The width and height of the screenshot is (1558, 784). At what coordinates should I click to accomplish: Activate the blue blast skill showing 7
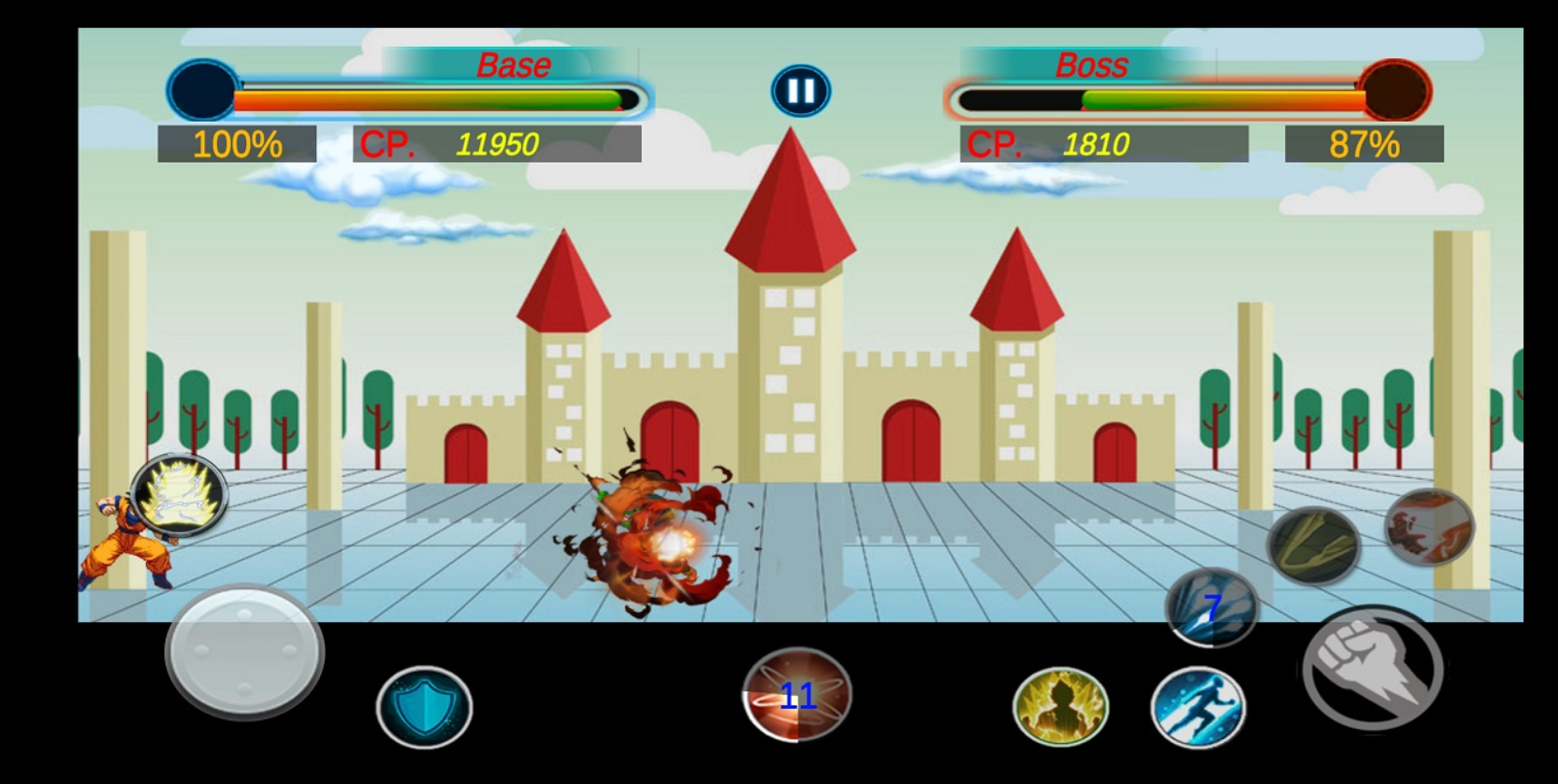1212,607
